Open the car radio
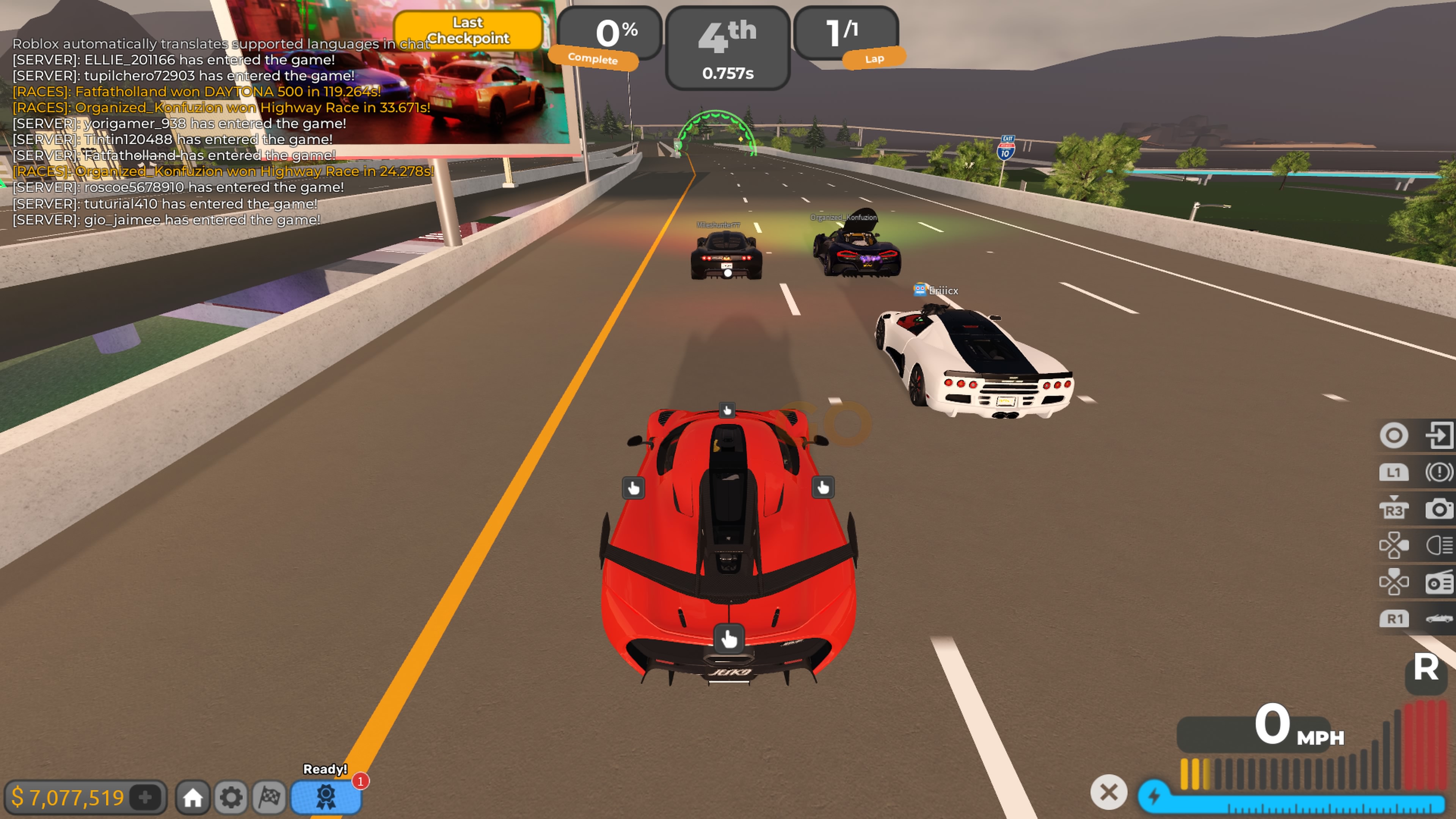 (x=1439, y=582)
